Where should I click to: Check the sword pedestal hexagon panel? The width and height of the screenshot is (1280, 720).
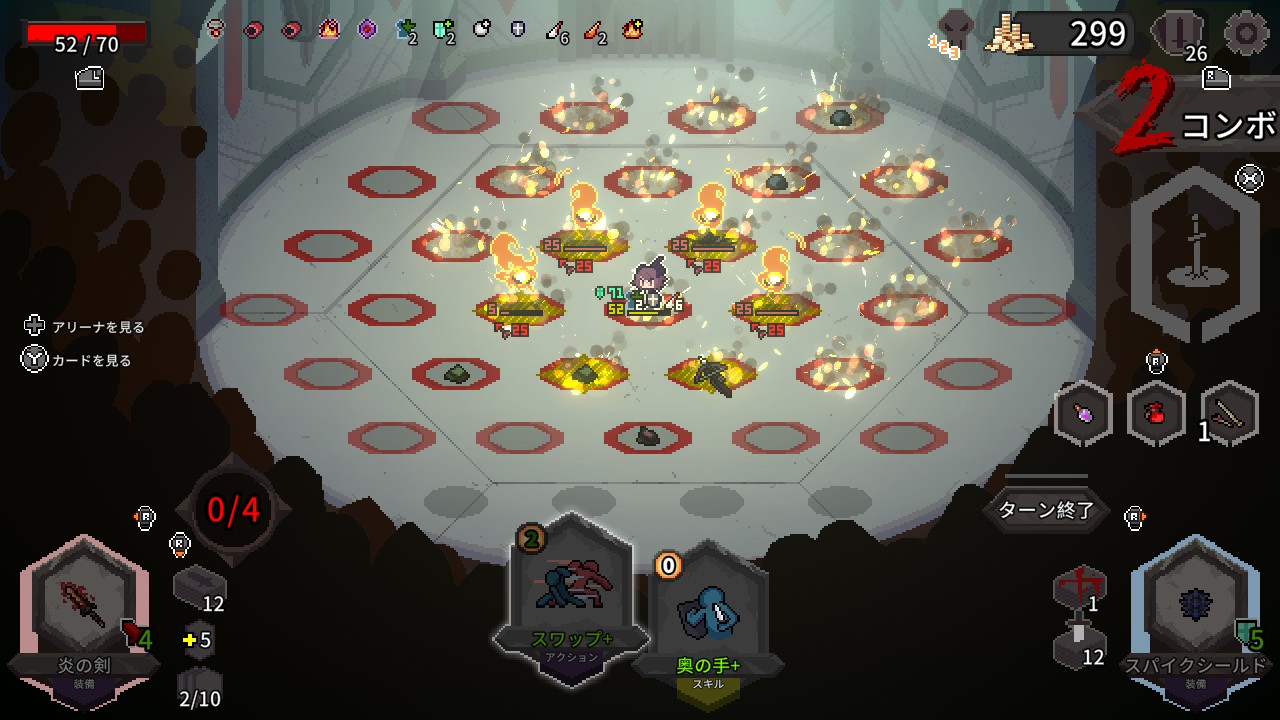(x=1194, y=254)
